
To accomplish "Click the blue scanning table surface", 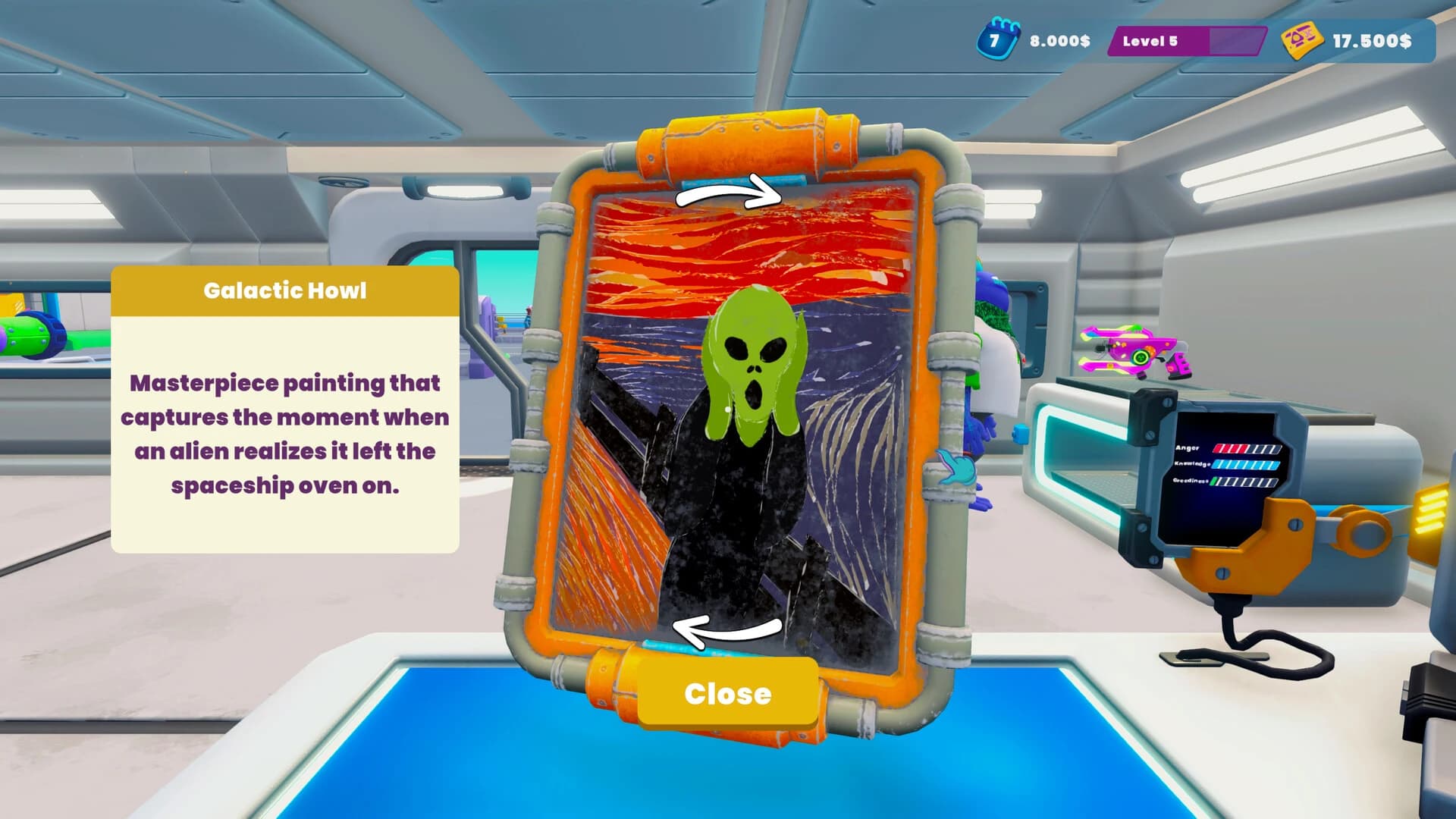I will pos(455,751).
